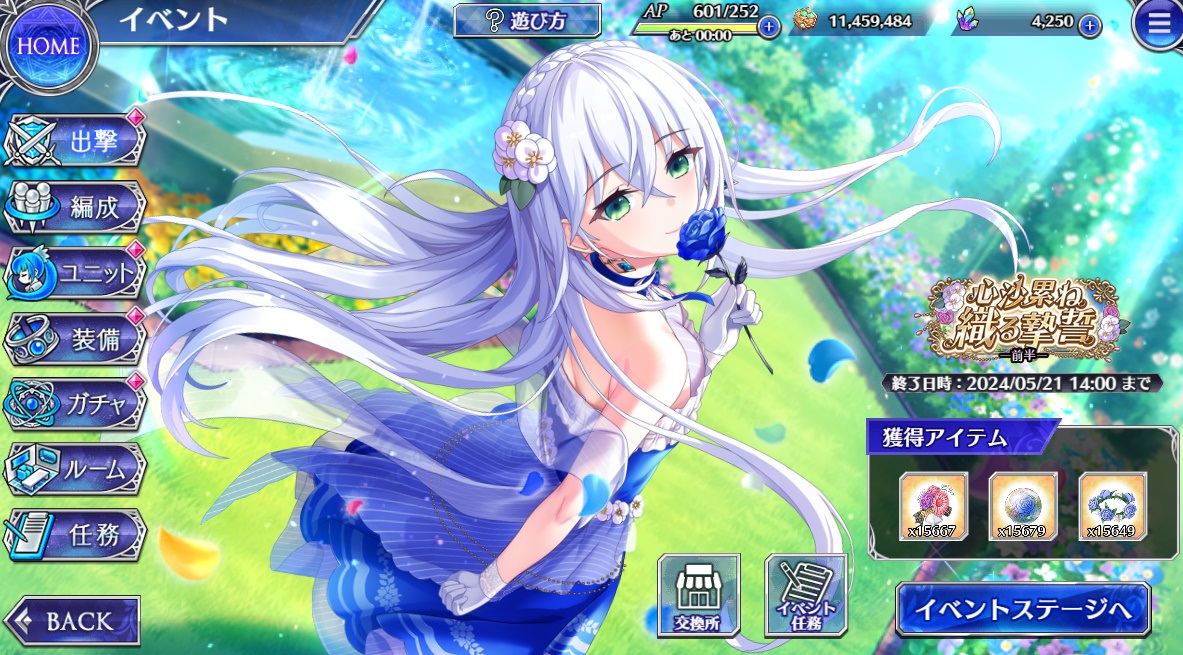The width and height of the screenshot is (1183, 655).
Task: Show the 遊び方 how-to-play help
Action: [x=527, y=20]
